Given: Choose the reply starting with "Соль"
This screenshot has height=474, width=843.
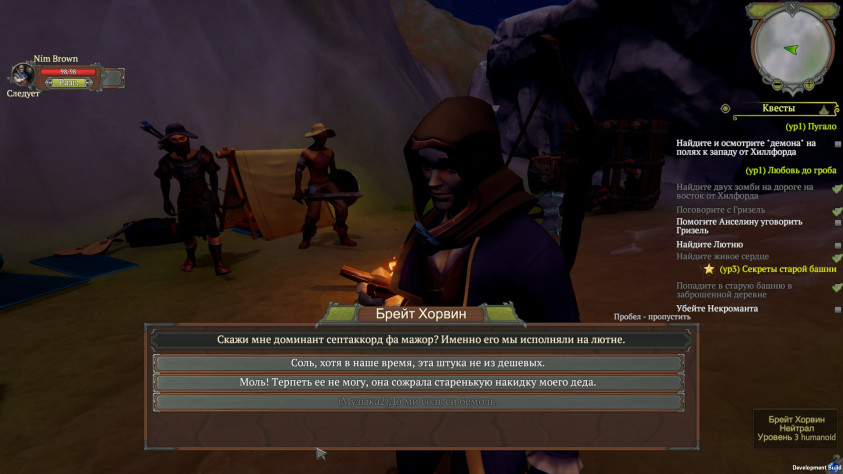Looking at the screenshot, I should [x=420, y=362].
